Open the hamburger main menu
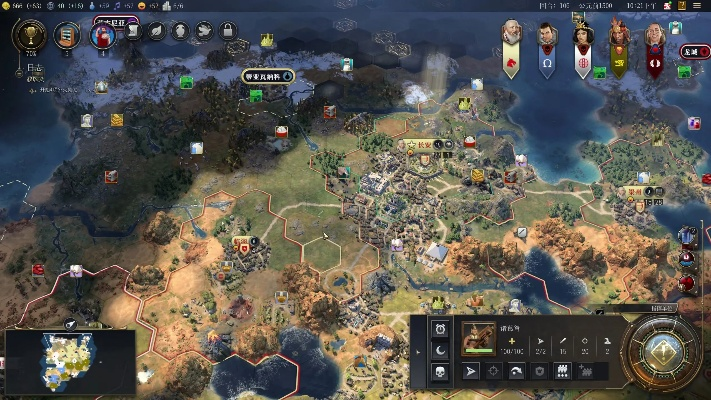Viewport: 711px width, 400px height. (x=699, y=6)
